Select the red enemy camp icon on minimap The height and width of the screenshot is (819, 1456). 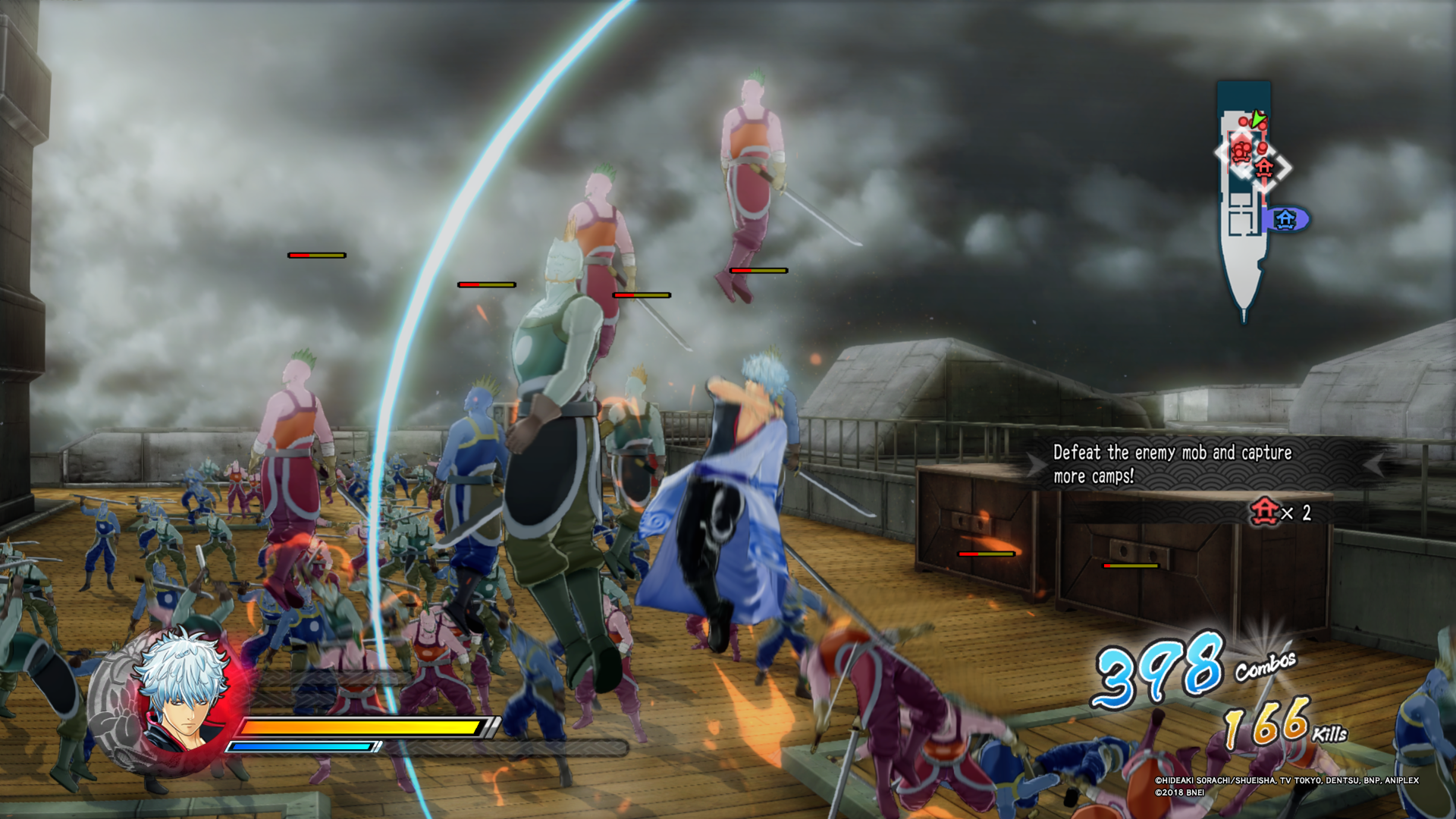[x=1263, y=168]
